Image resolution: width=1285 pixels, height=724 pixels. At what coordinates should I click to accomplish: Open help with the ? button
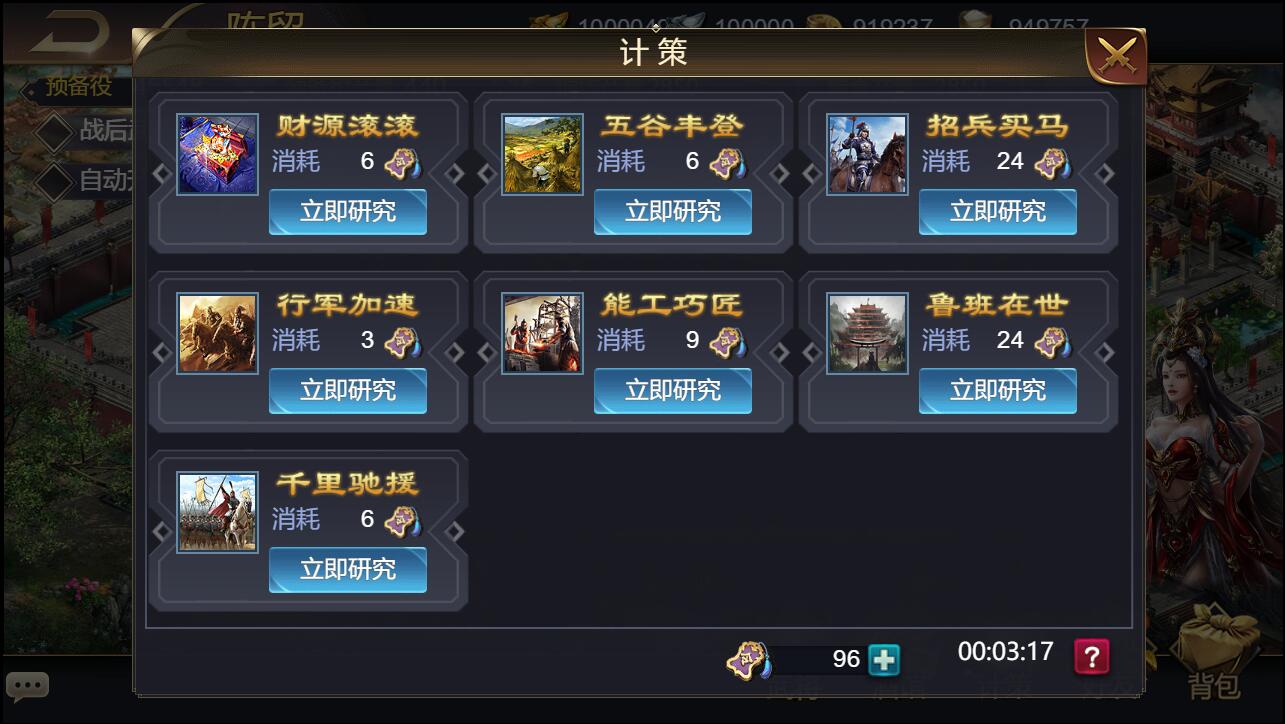pos(1091,655)
